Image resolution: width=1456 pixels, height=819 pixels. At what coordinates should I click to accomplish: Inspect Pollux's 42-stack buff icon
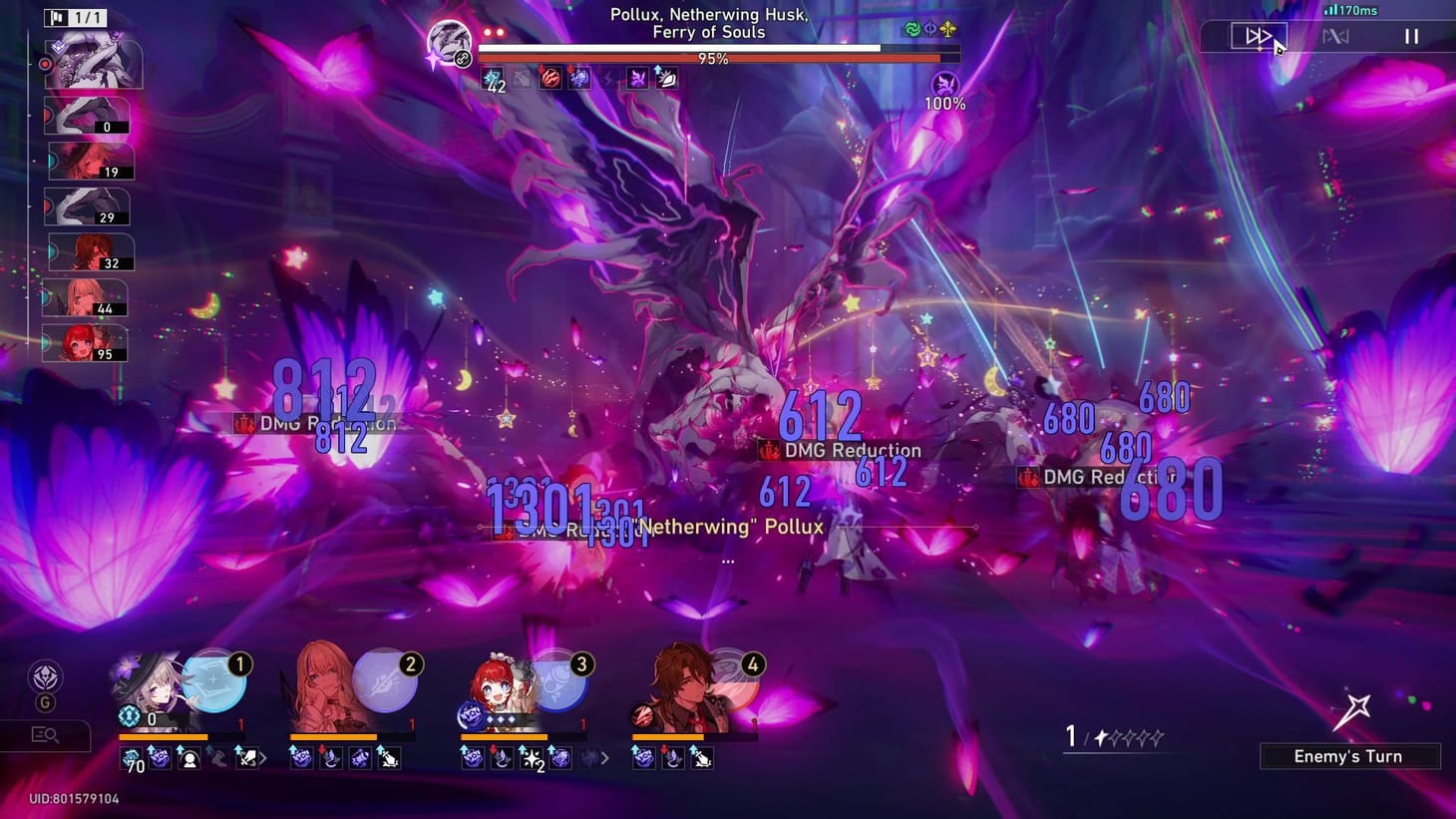coord(494,77)
